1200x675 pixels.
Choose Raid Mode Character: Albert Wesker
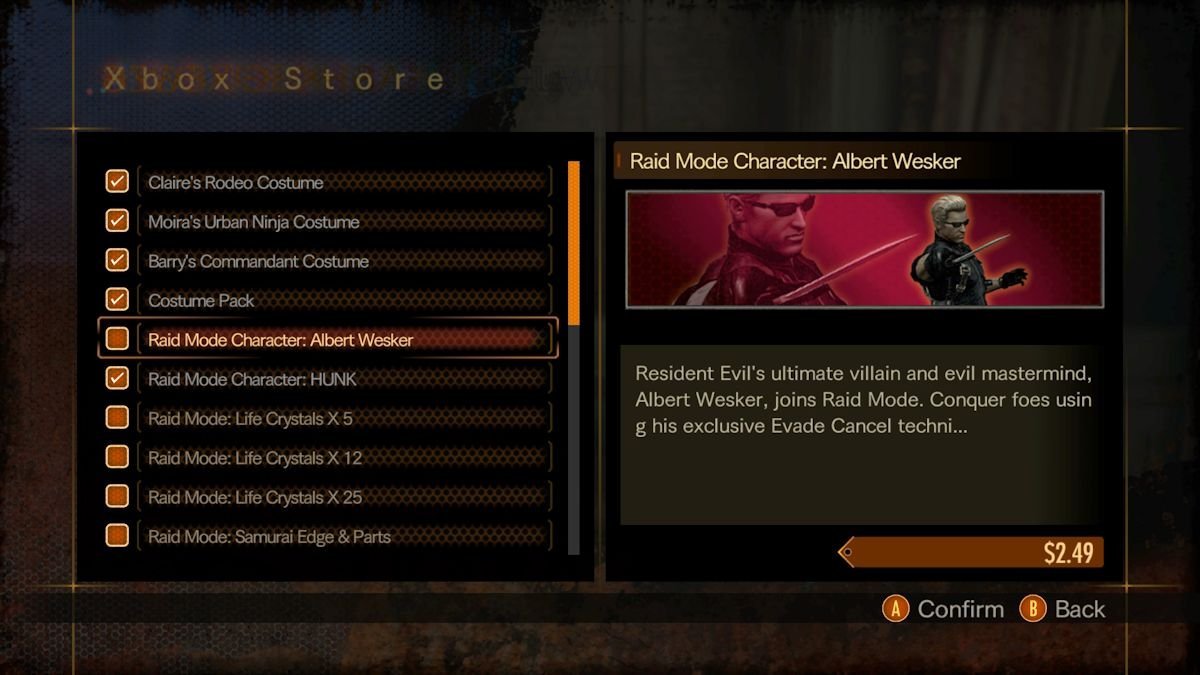[x=343, y=340]
